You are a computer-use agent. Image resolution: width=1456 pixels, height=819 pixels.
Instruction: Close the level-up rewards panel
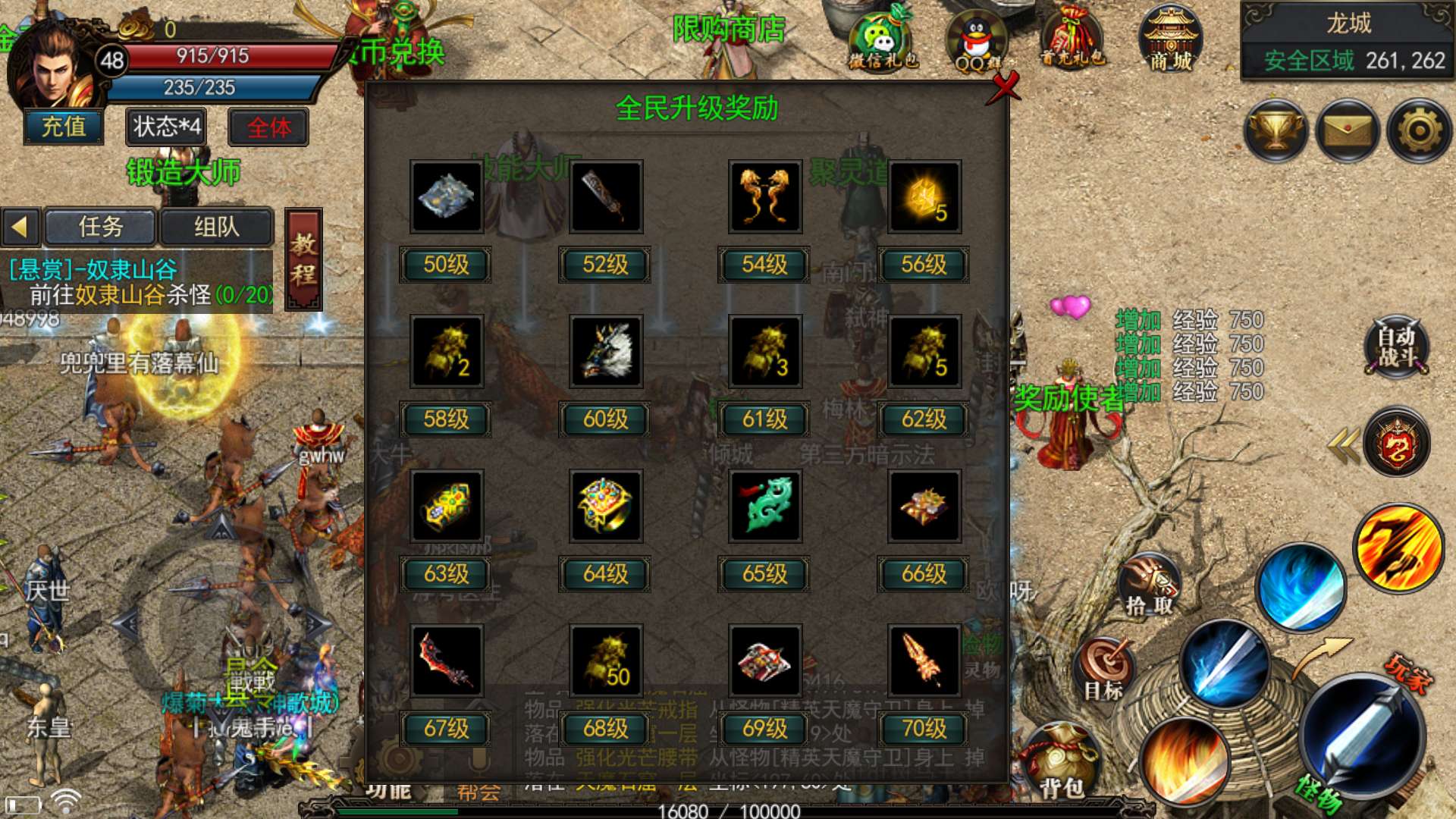coord(1006,86)
